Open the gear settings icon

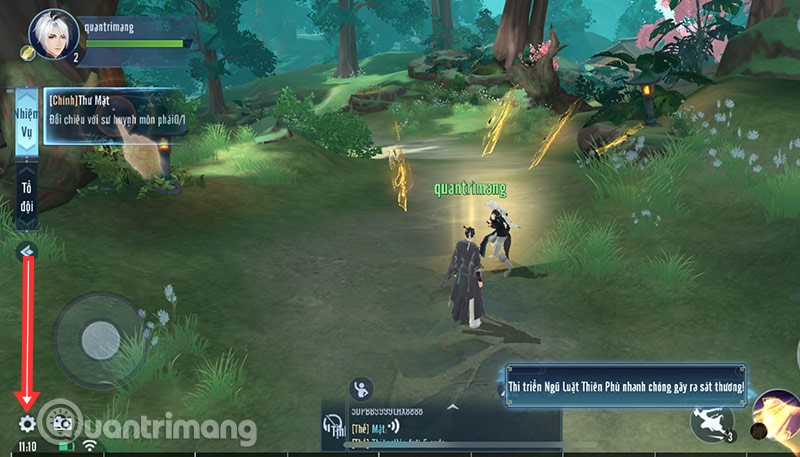point(27,423)
